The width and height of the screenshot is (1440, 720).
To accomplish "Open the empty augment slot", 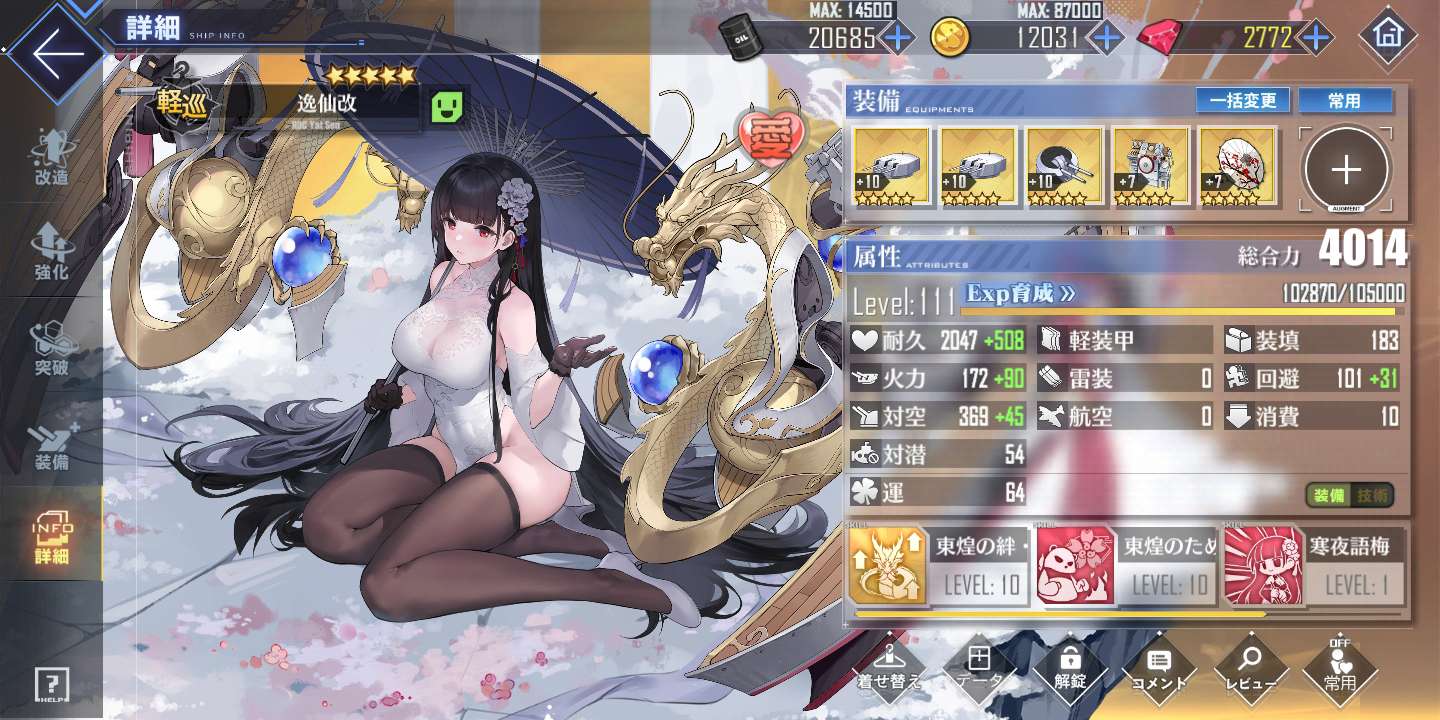I will pos(1346,170).
